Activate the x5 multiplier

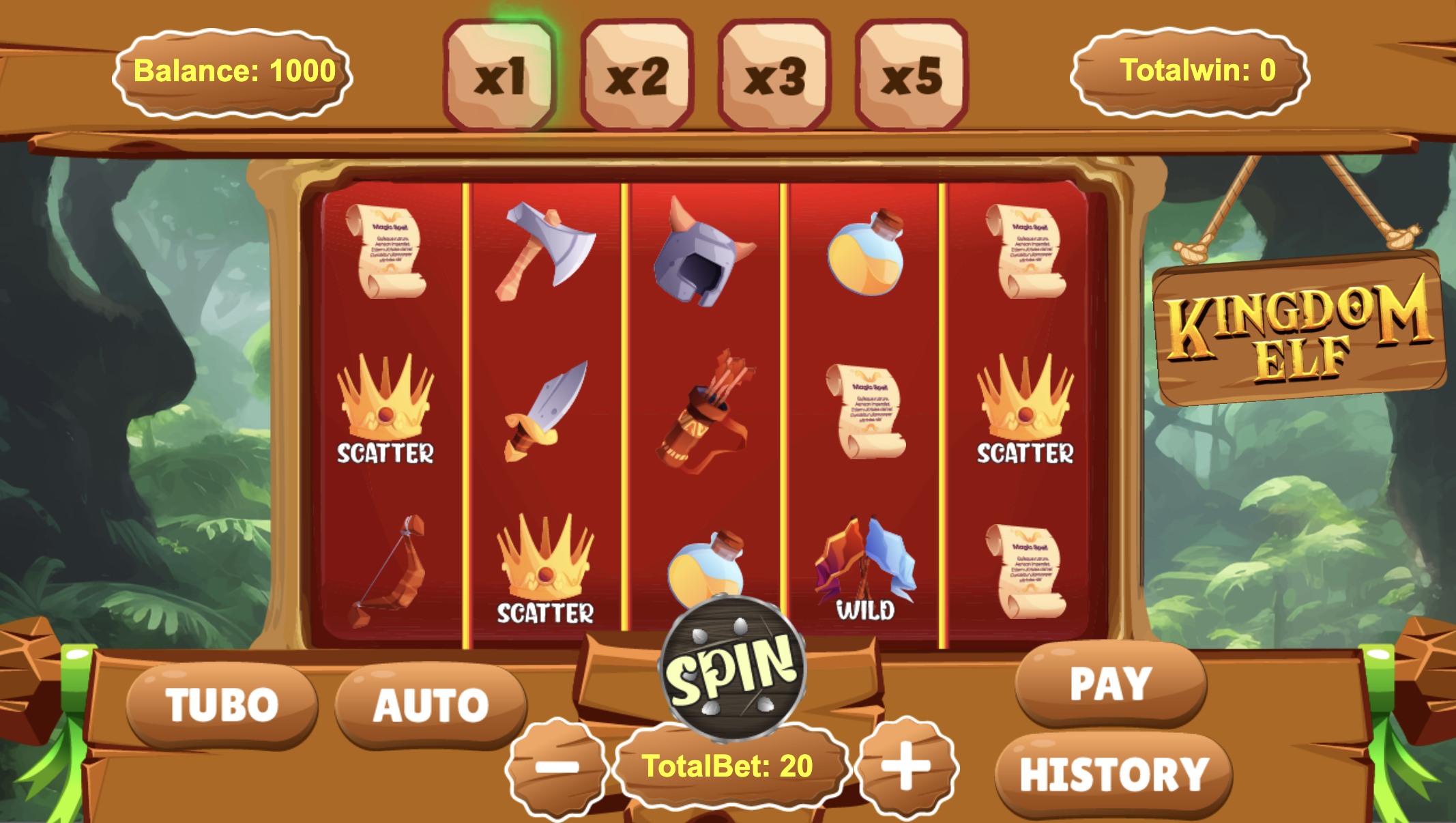point(912,75)
